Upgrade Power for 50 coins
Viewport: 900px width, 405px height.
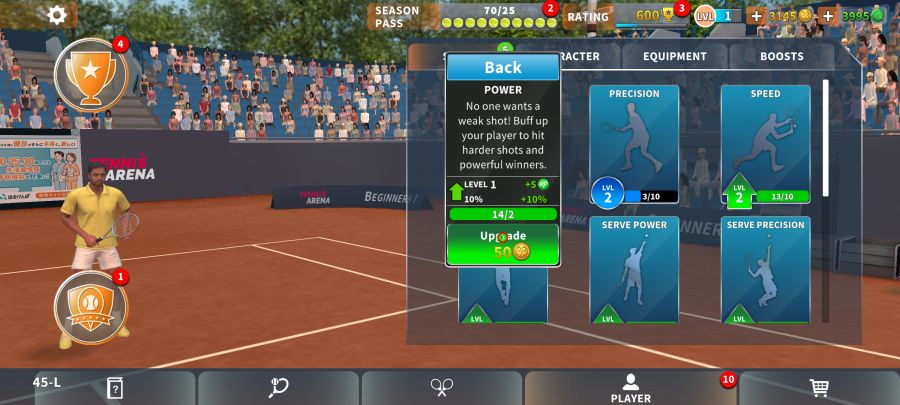point(503,244)
